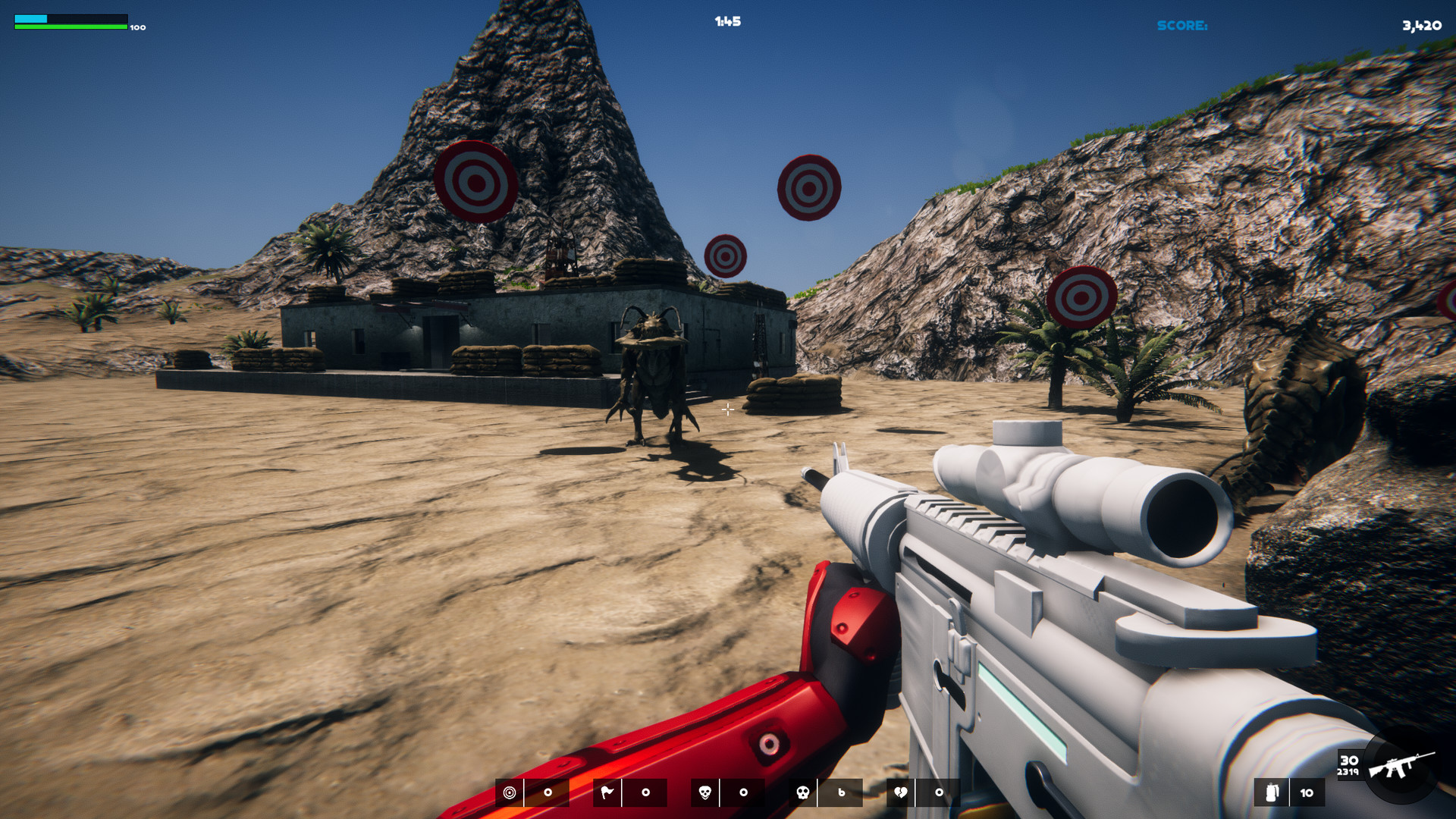Select the bullseye hit counter icon
This screenshot has height=819, width=1456.
pos(510,793)
